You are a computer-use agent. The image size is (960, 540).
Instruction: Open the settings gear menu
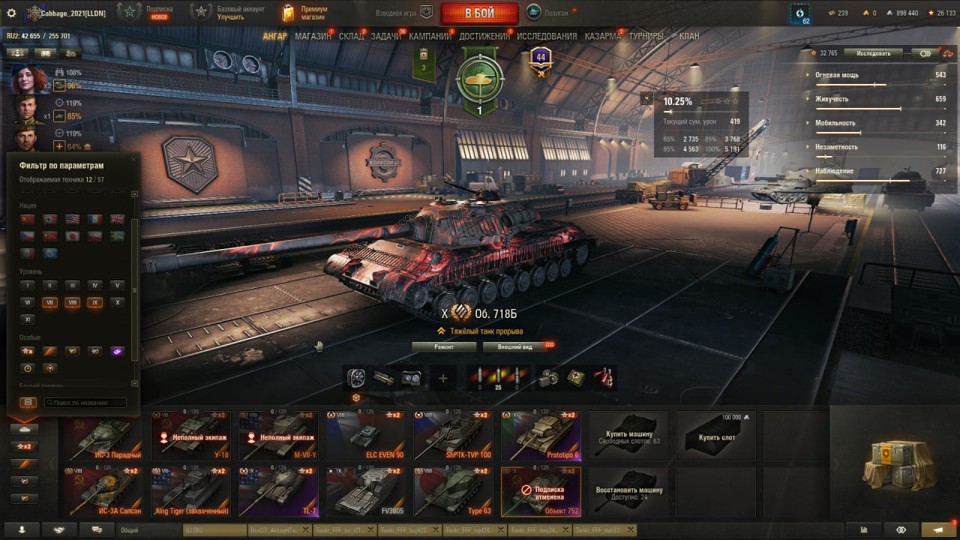12,12
